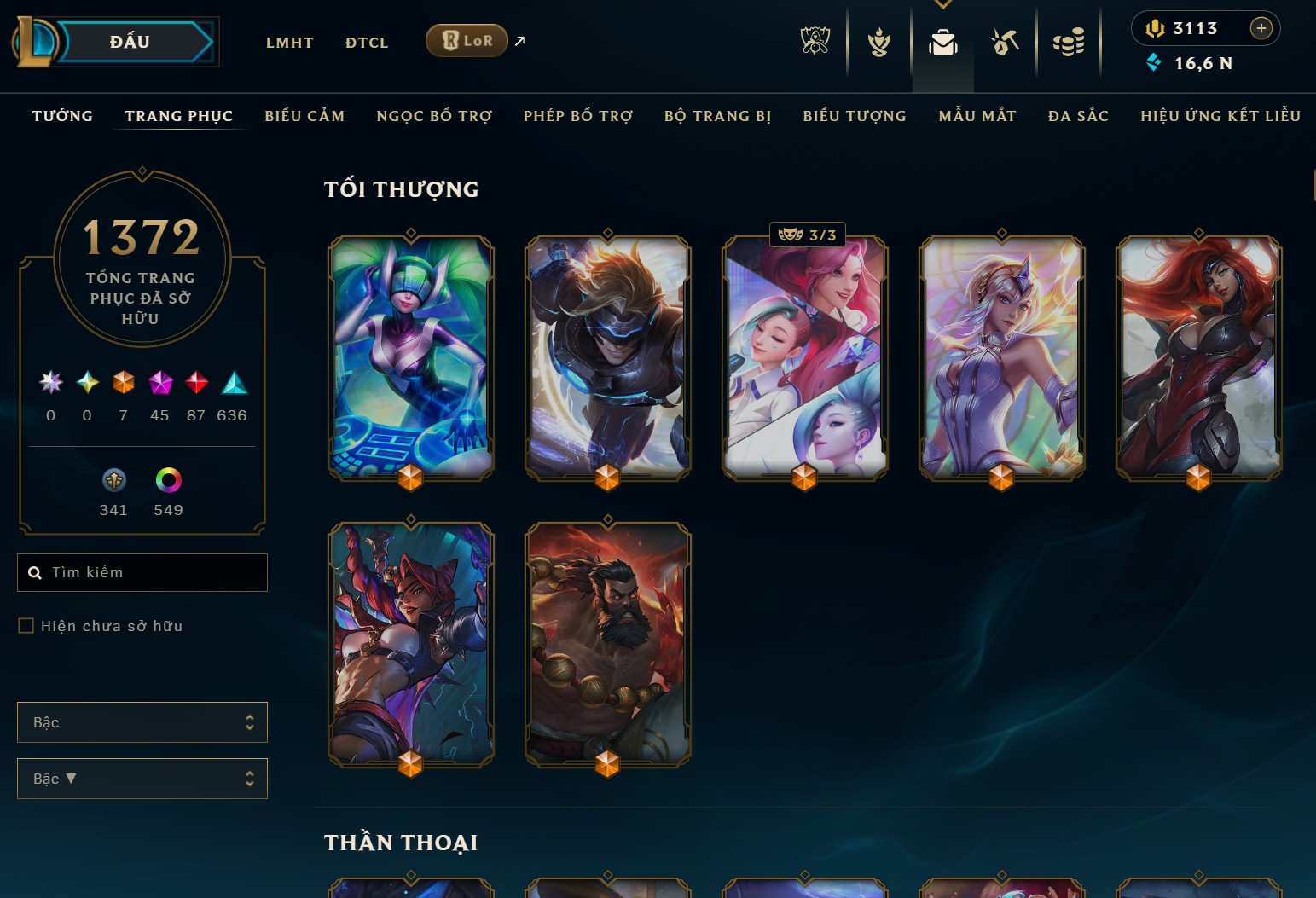1316x898 pixels.
Task: Click the chroma color wheel showing 549
Action: click(x=167, y=480)
